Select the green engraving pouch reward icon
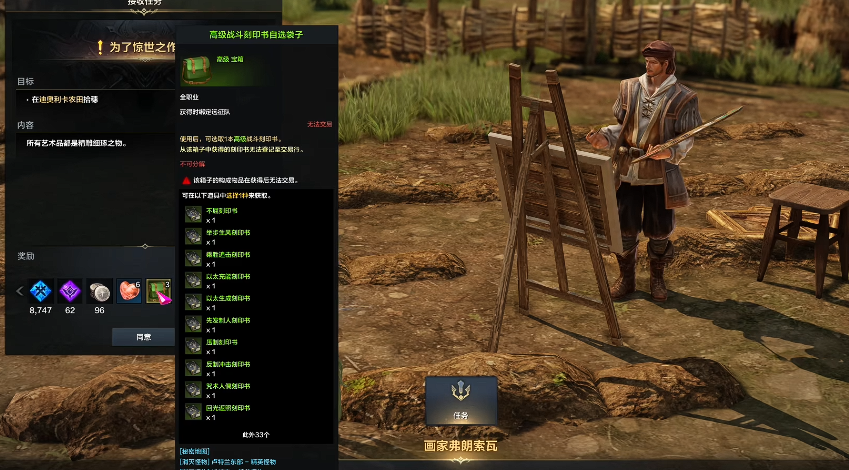Image resolution: width=849 pixels, height=470 pixels. click(x=159, y=291)
